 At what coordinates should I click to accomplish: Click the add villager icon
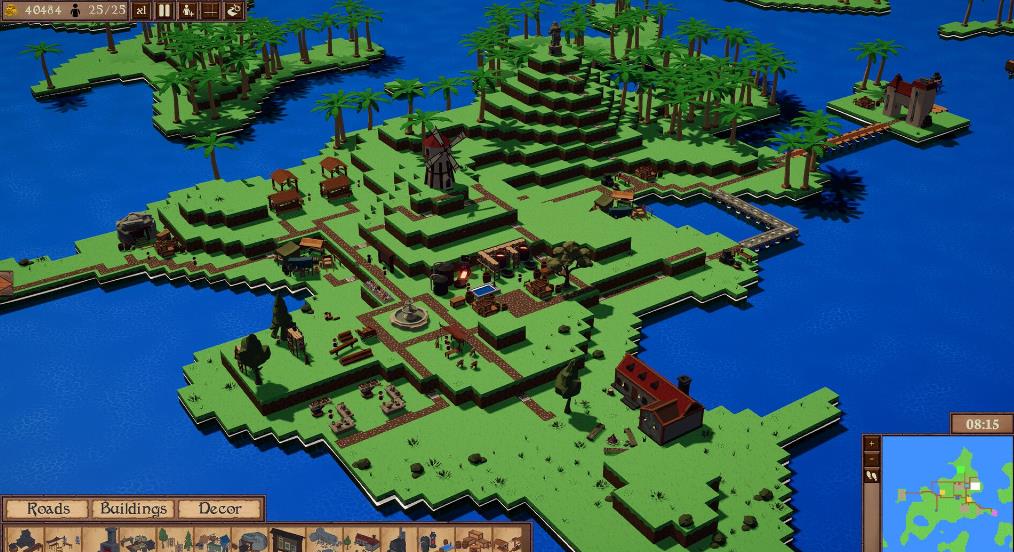point(188,10)
